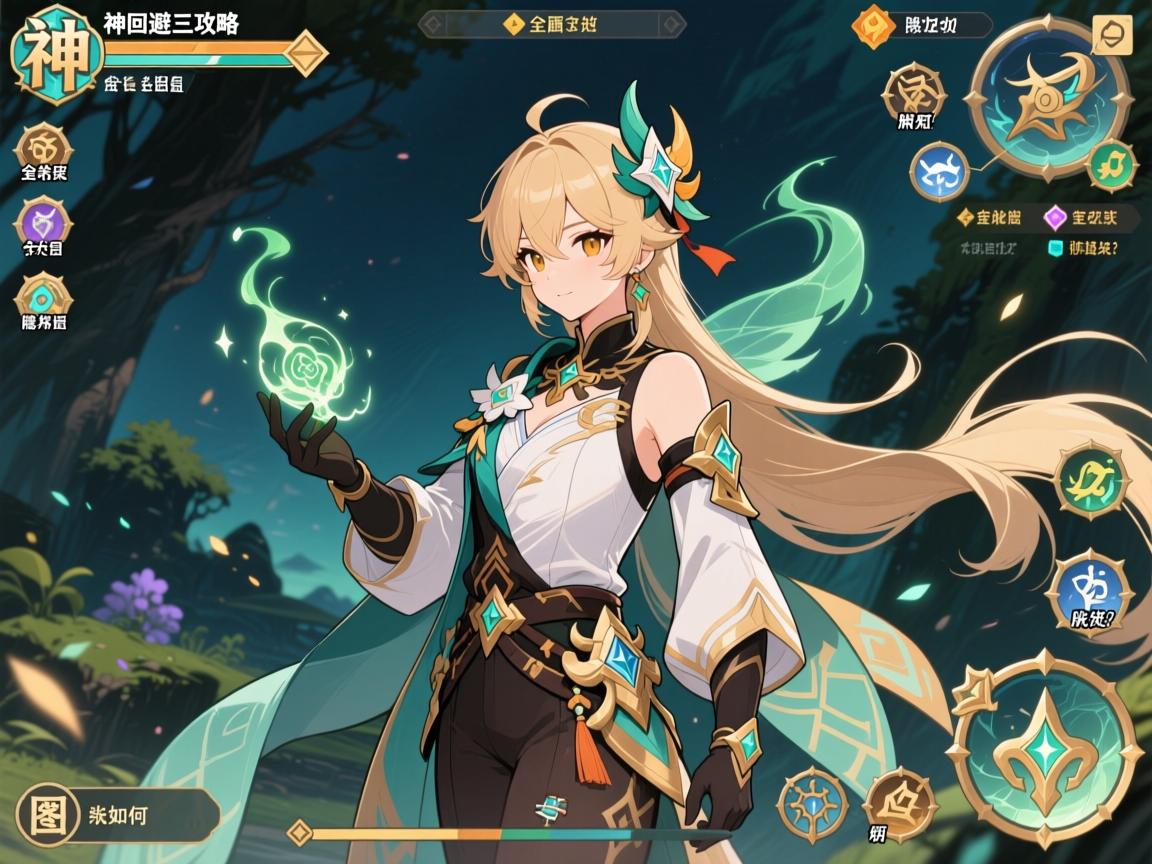Viewport: 1152px width, 864px height.
Task: Open the brown gold-rimmed side menu icon
Action: (x=44, y=146)
